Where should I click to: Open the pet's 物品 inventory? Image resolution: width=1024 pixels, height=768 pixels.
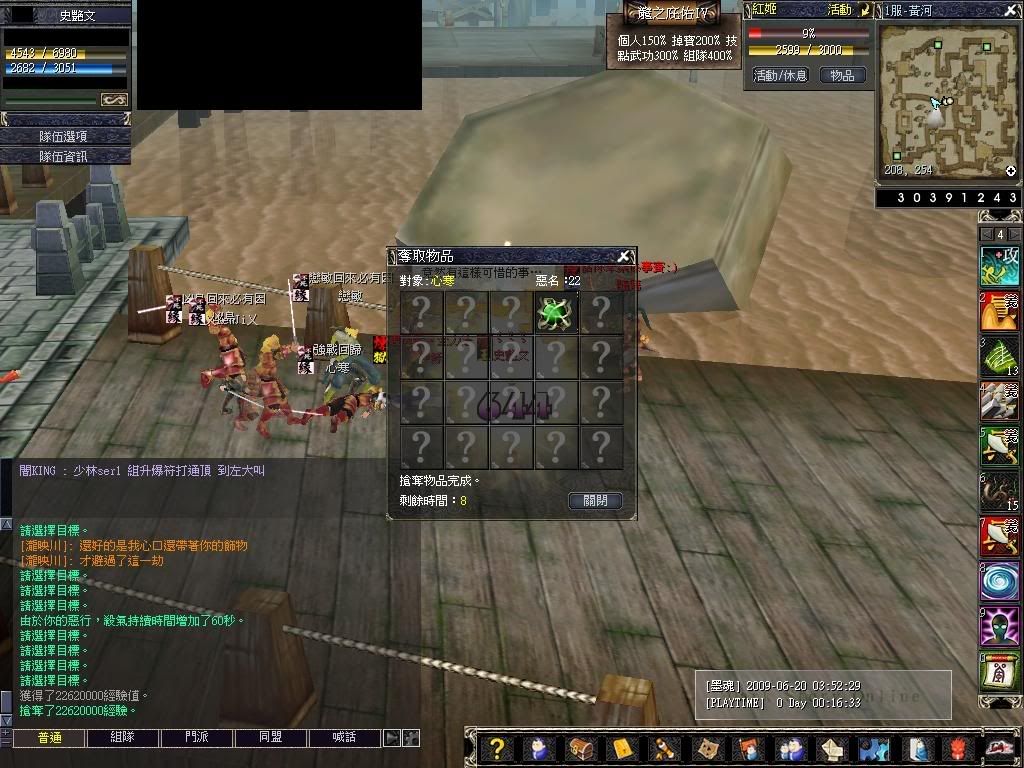pyautogui.click(x=842, y=75)
